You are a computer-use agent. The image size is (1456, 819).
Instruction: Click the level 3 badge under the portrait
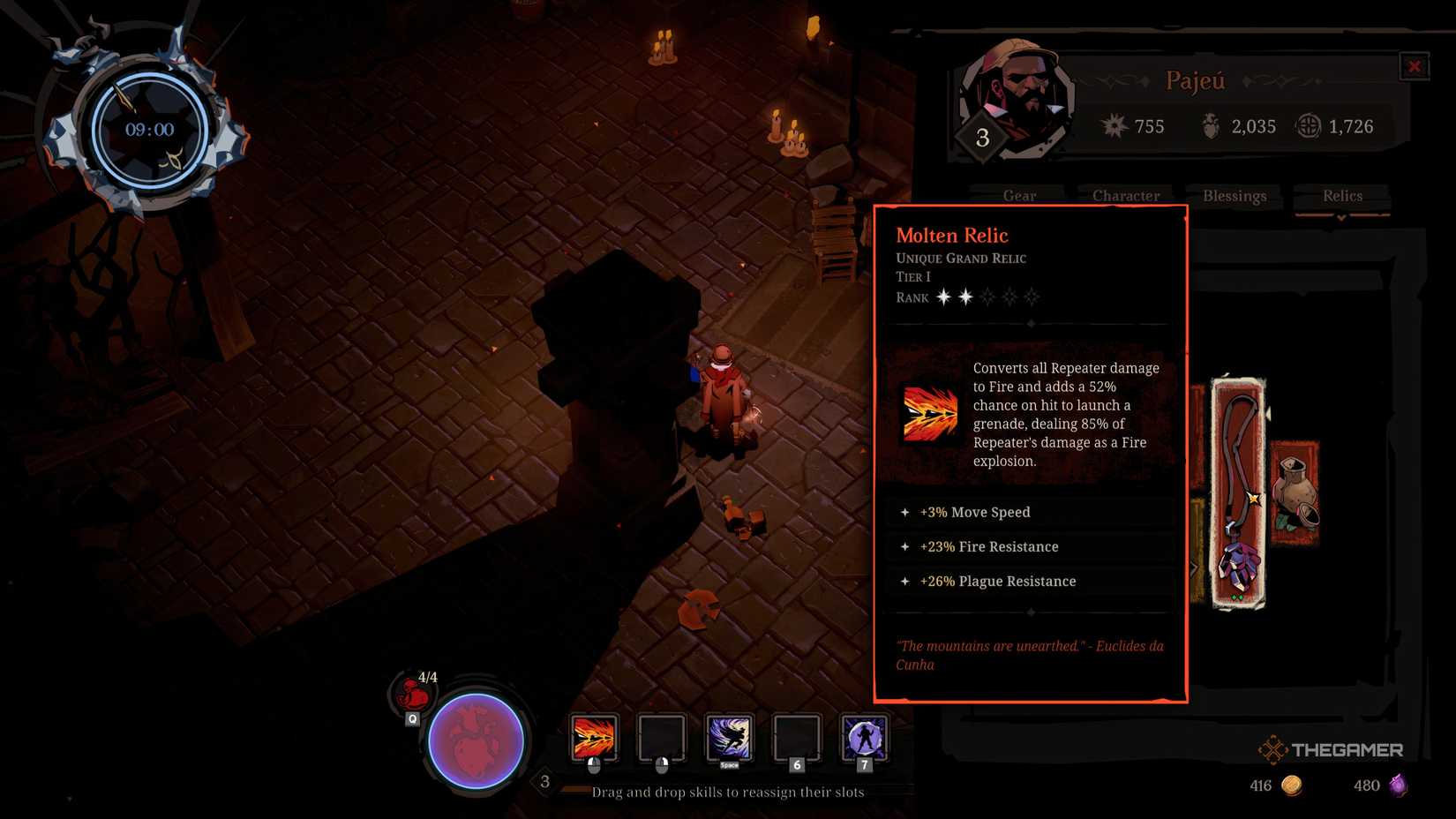[983, 137]
